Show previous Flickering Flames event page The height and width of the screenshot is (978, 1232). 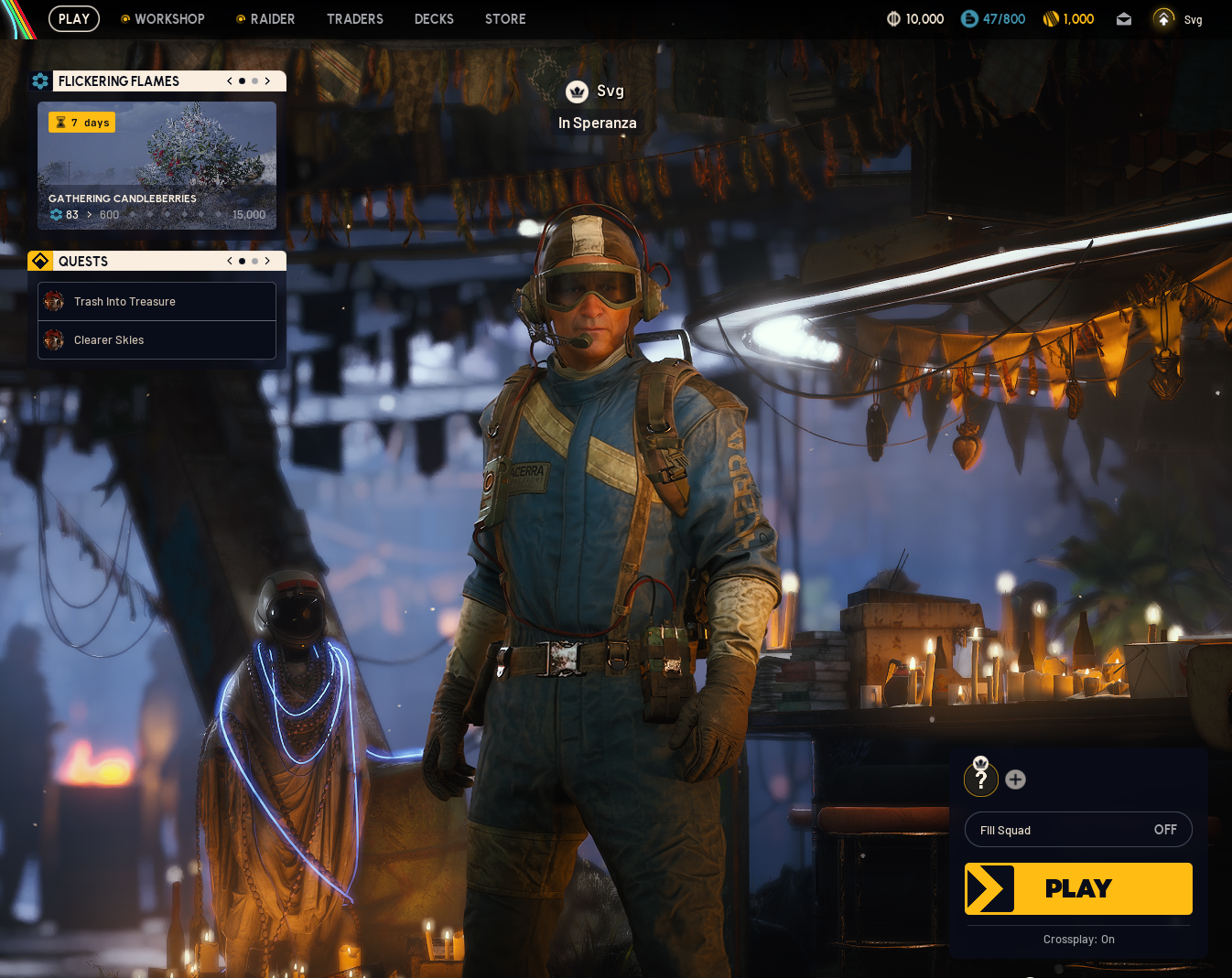click(230, 81)
